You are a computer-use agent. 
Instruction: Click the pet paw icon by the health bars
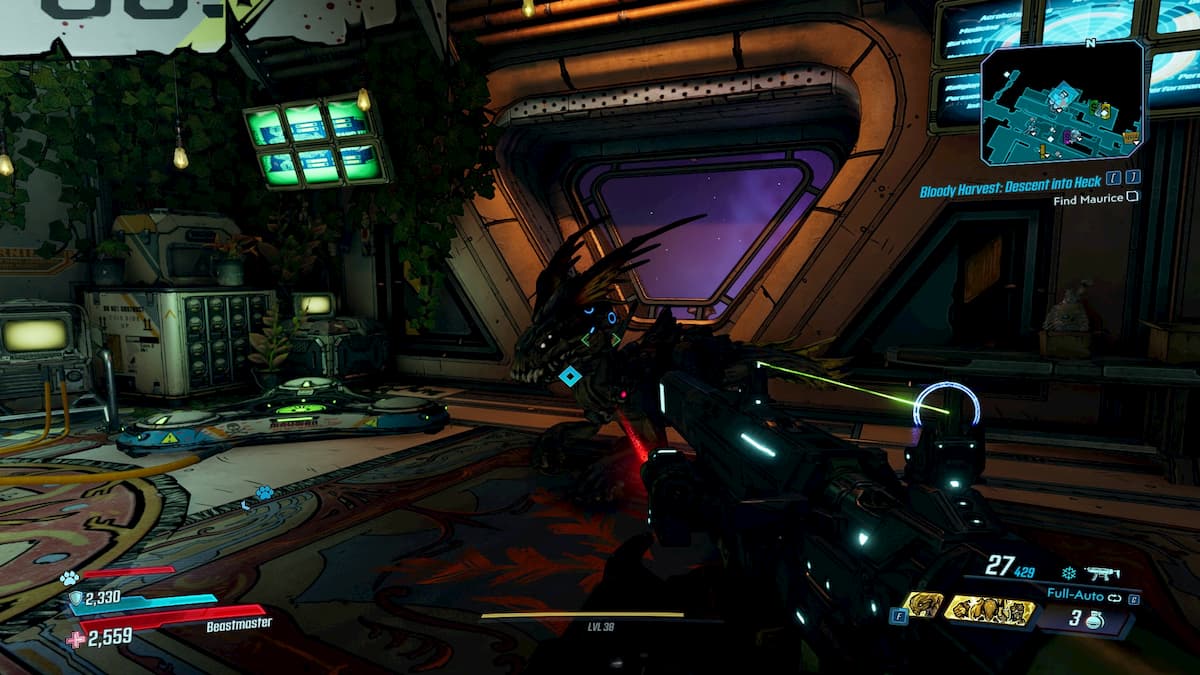(x=68, y=577)
